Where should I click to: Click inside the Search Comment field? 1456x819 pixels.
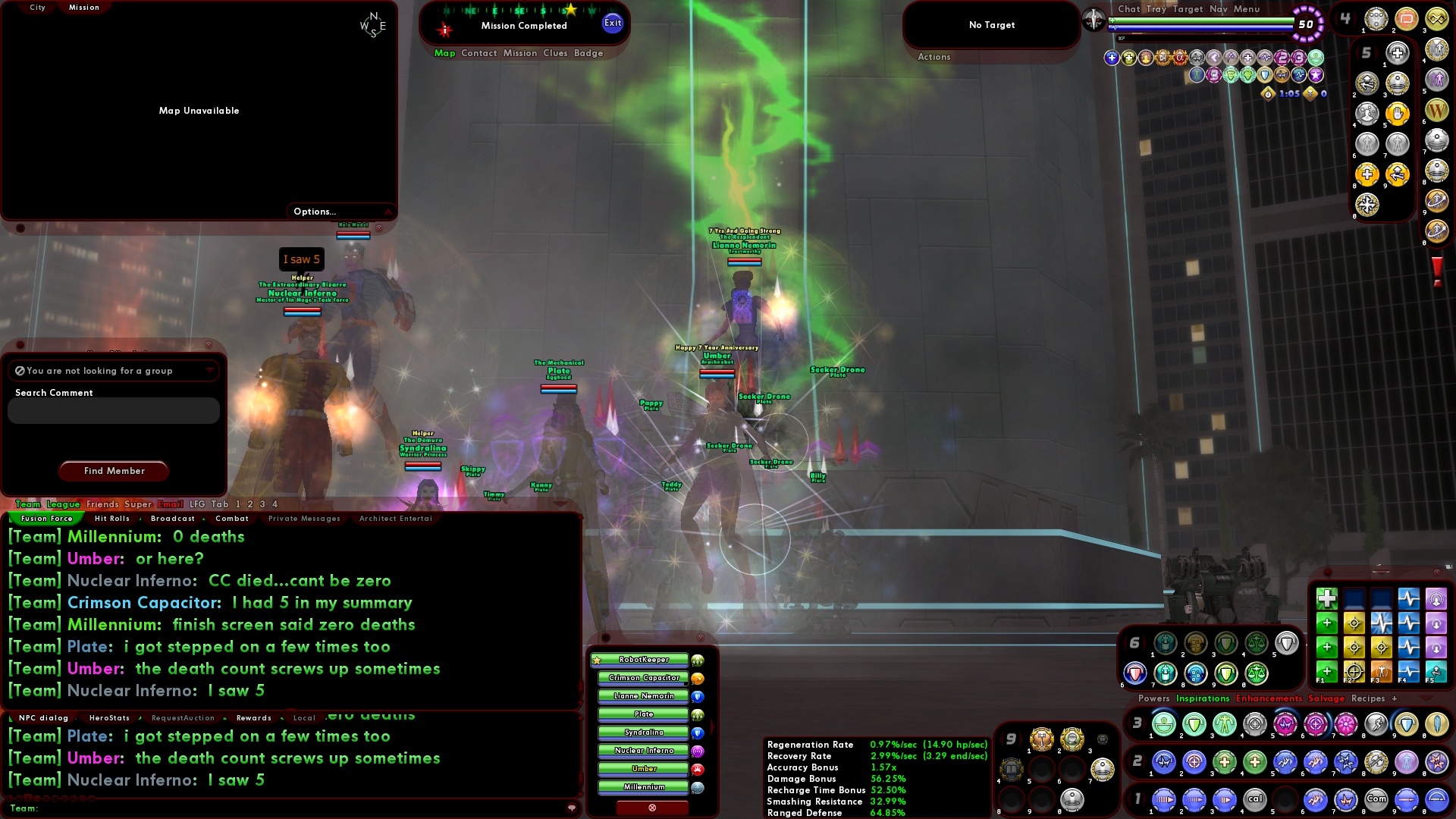[112, 410]
